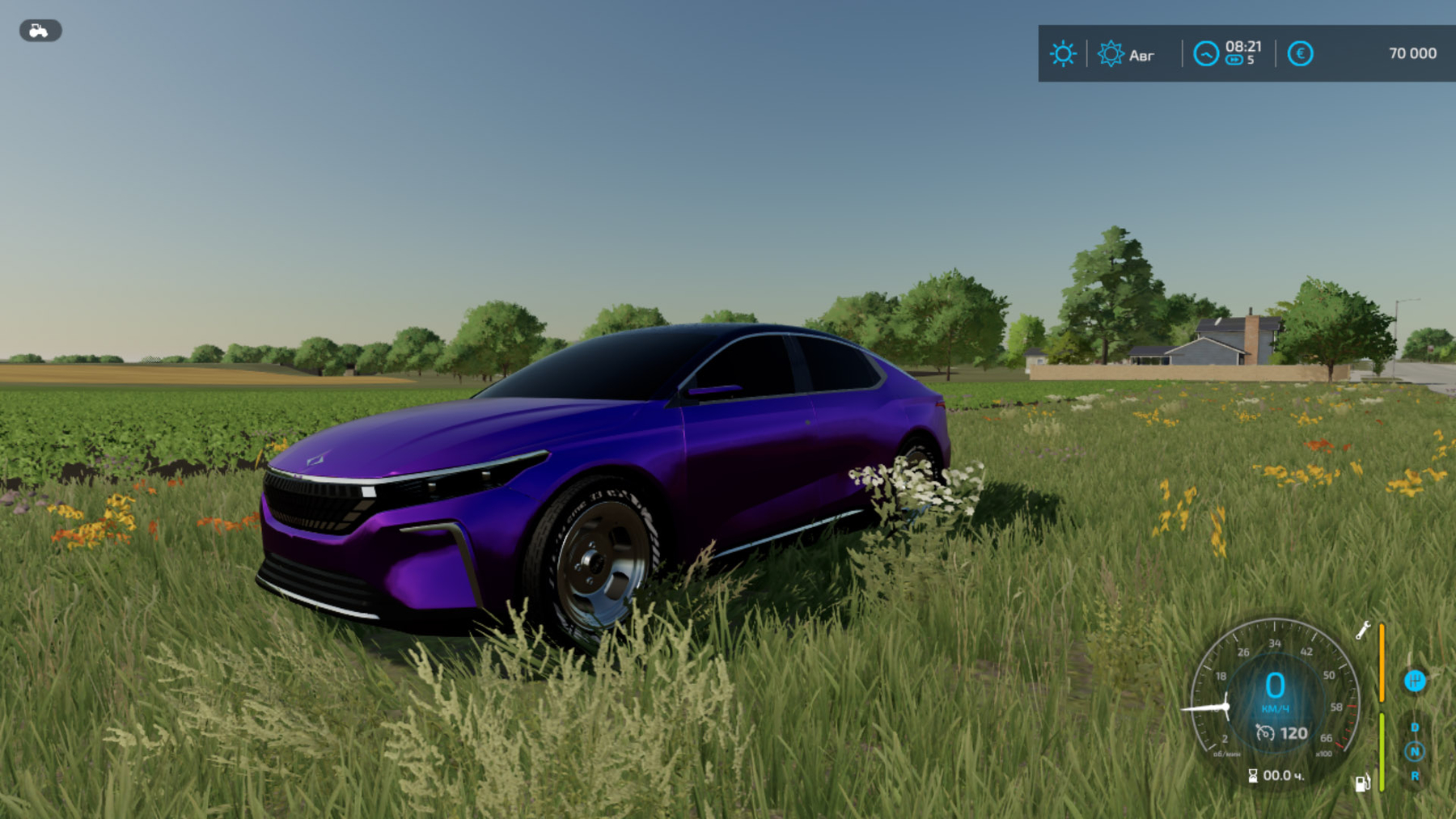Viewport: 1456px width, 819px height.
Task: Click the fuel pump icon
Action: (1362, 783)
